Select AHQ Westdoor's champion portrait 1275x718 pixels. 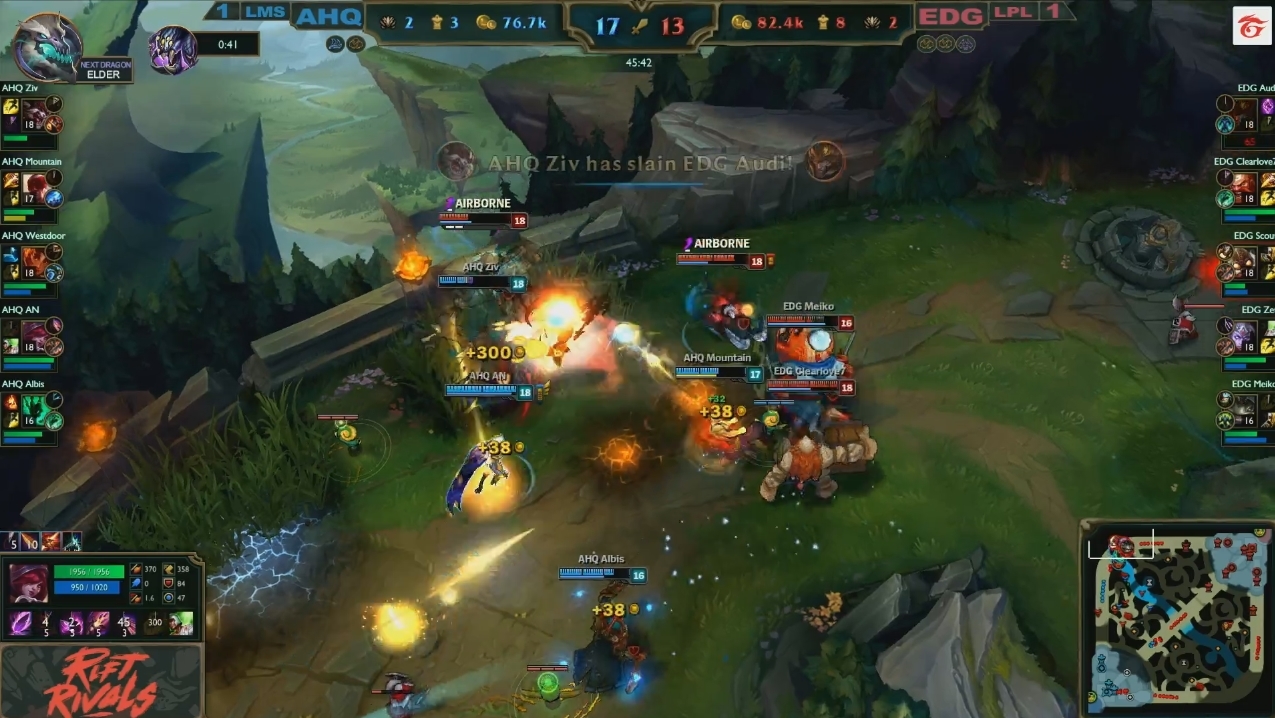[x=35, y=260]
